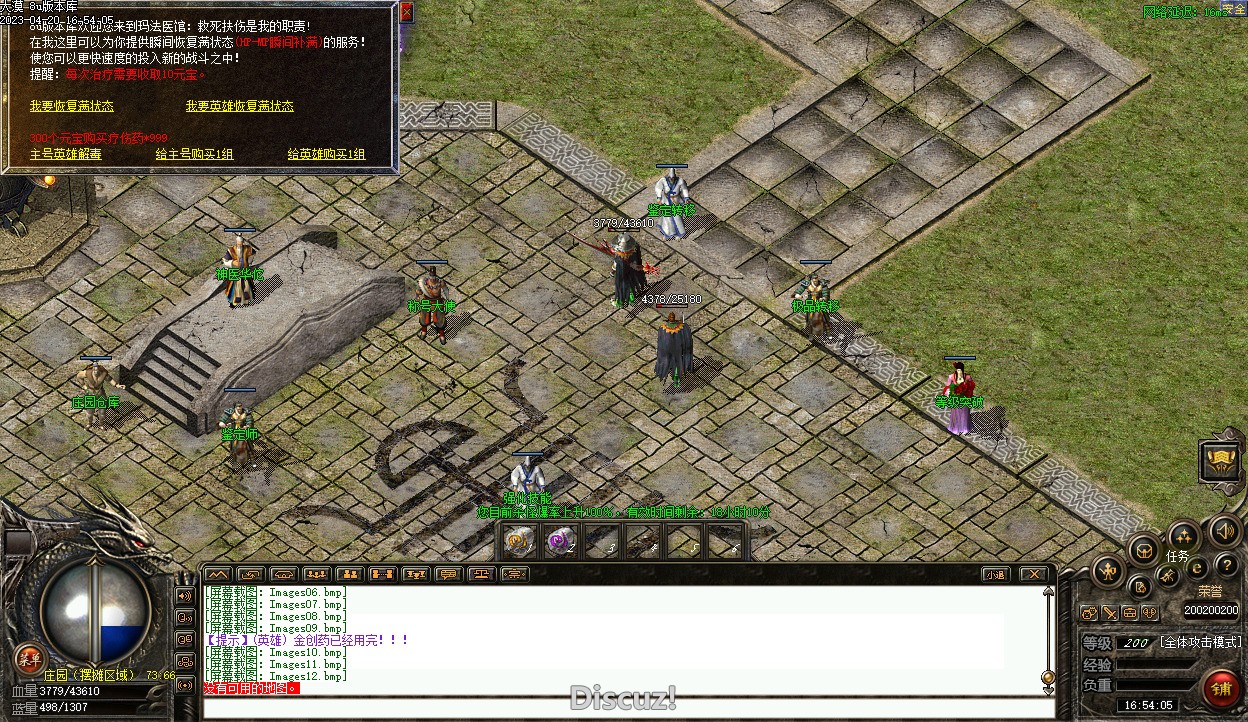Click the chat text input field
This screenshot has width=1248, height=722.
click(x=620, y=707)
